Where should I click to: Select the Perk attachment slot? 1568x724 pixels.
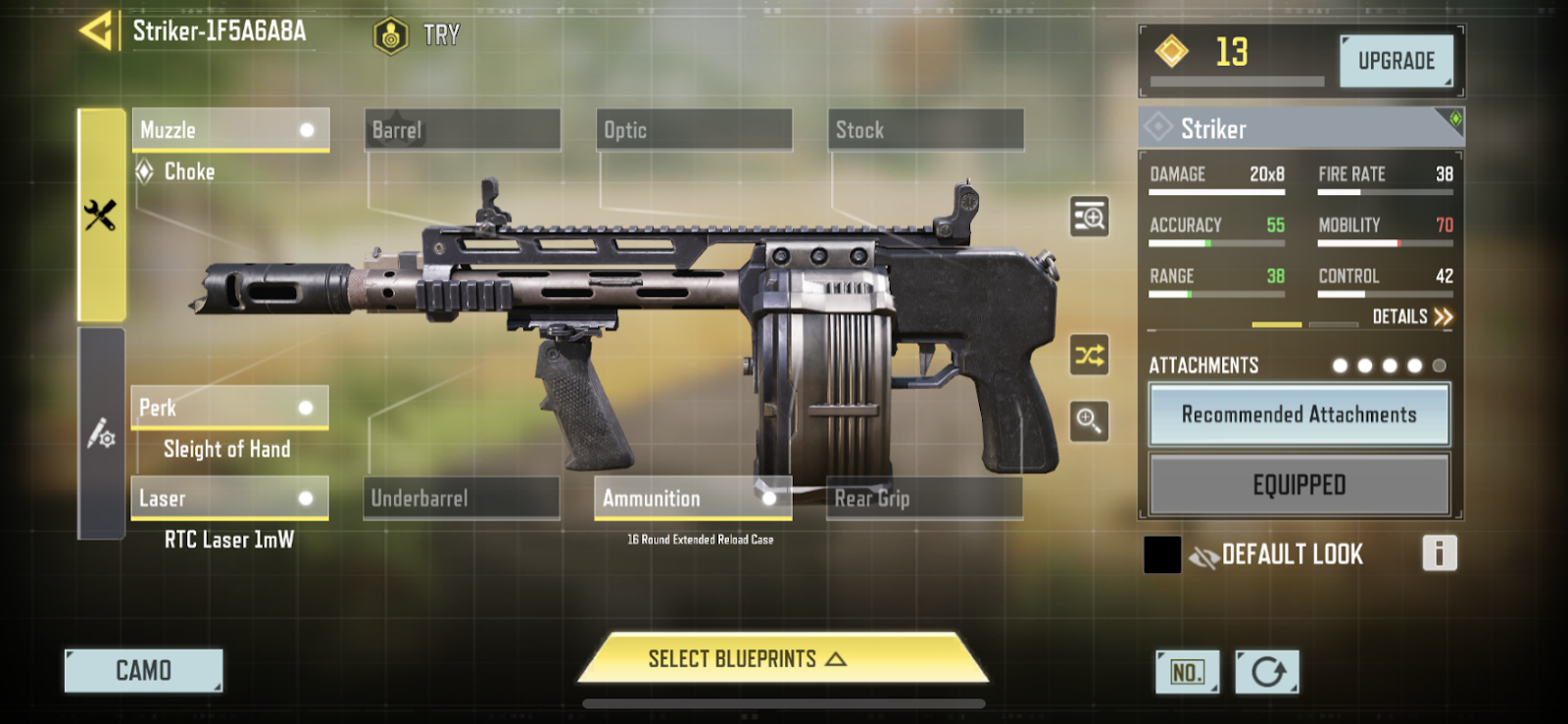pyautogui.click(x=229, y=408)
